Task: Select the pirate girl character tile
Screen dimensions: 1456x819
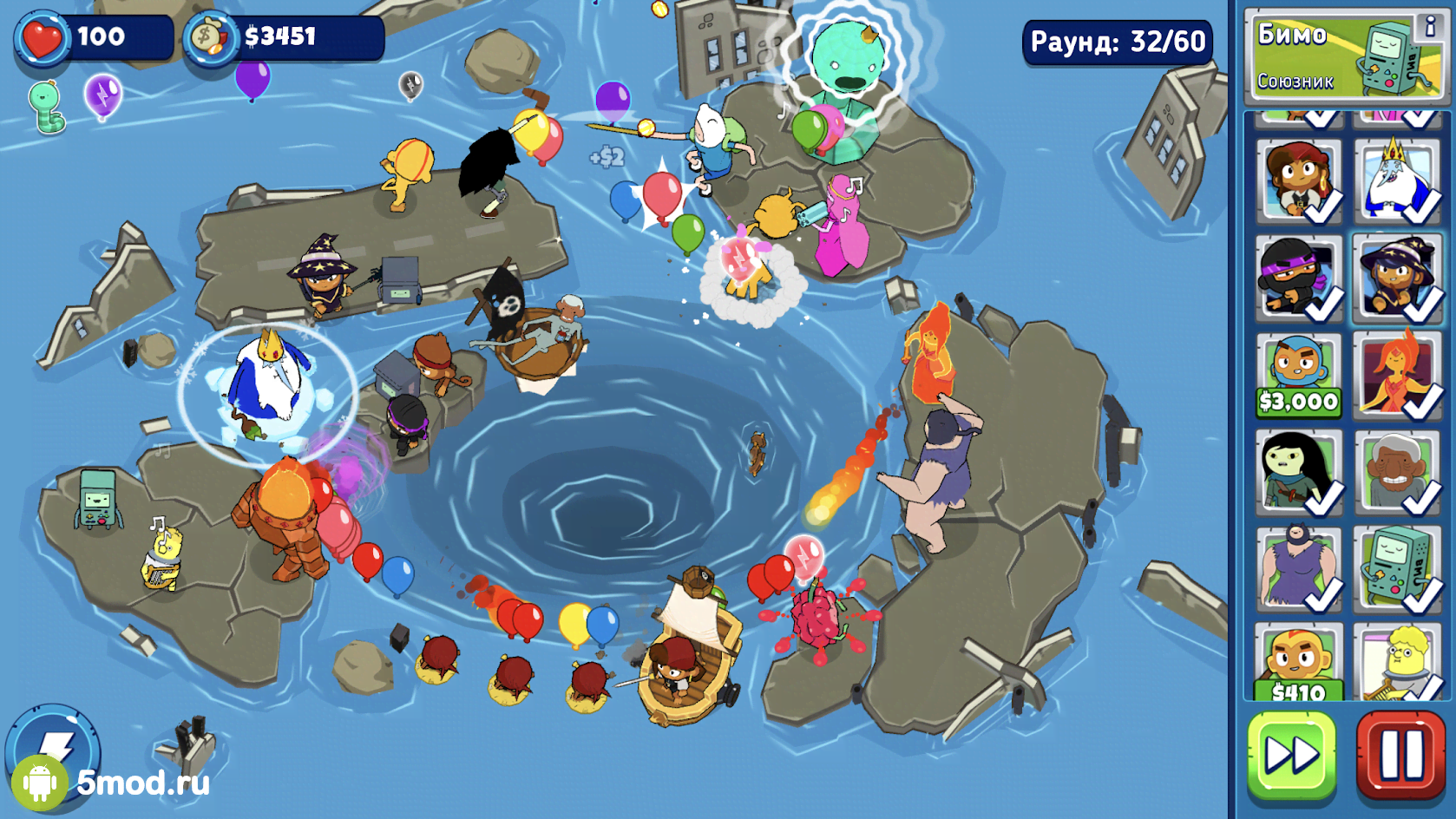Action: coord(1298,181)
